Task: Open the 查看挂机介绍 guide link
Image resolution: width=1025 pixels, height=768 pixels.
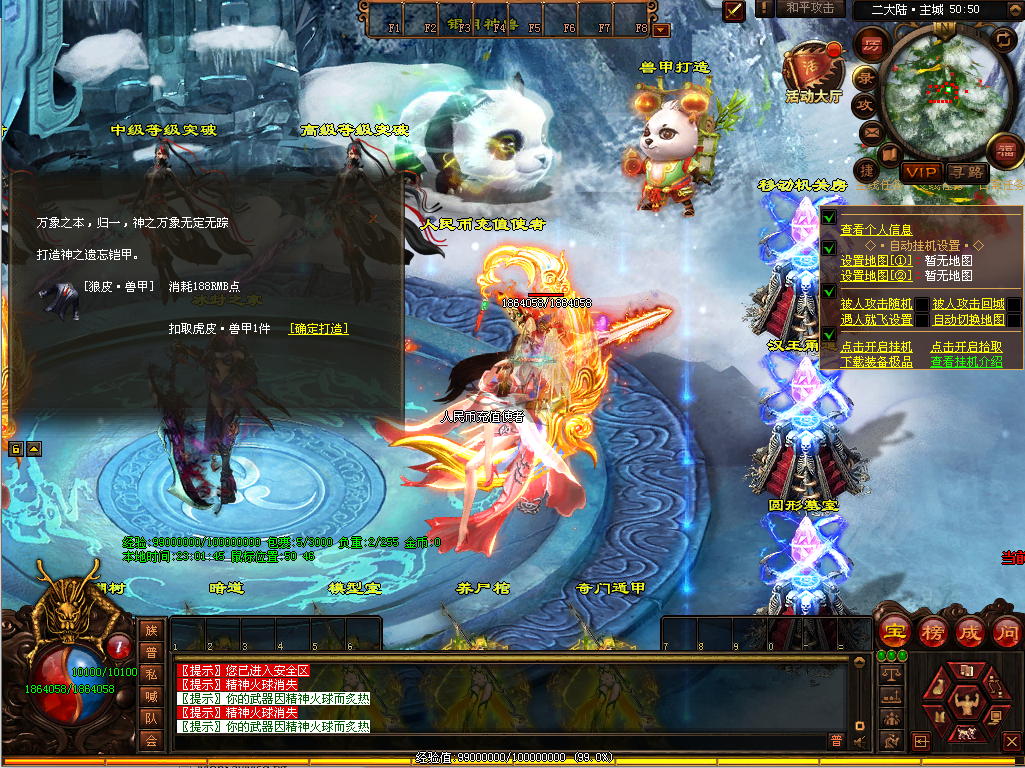Action: click(x=966, y=362)
